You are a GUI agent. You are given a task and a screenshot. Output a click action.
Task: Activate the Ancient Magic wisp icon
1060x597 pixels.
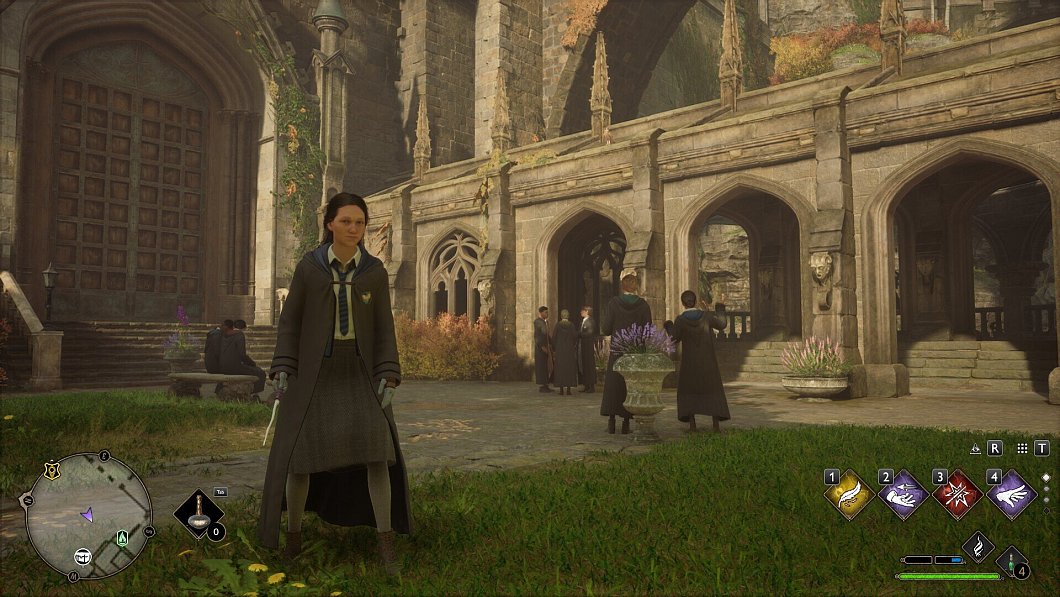tap(977, 546)
